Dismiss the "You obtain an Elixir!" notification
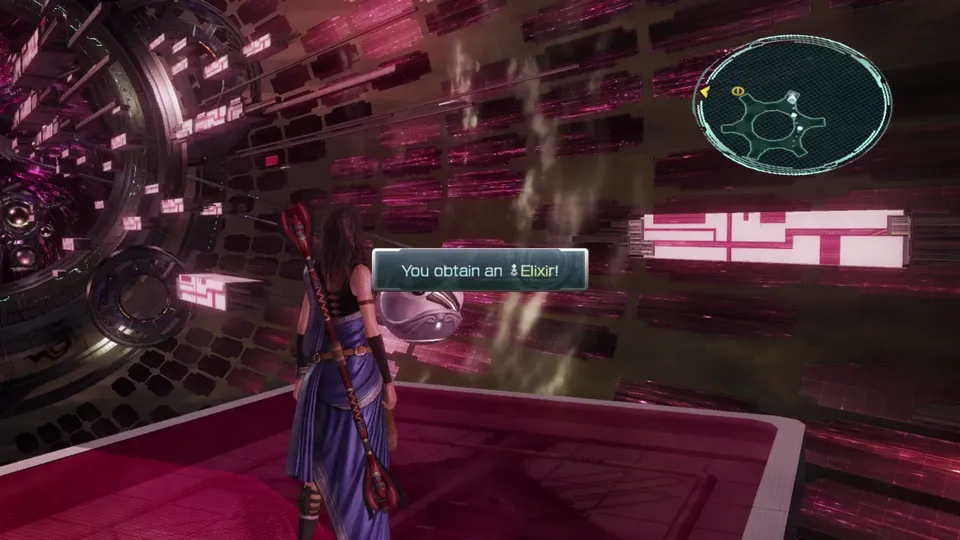Image resolution: width=960 pixels, height=540 pixels. pos(479,270)
